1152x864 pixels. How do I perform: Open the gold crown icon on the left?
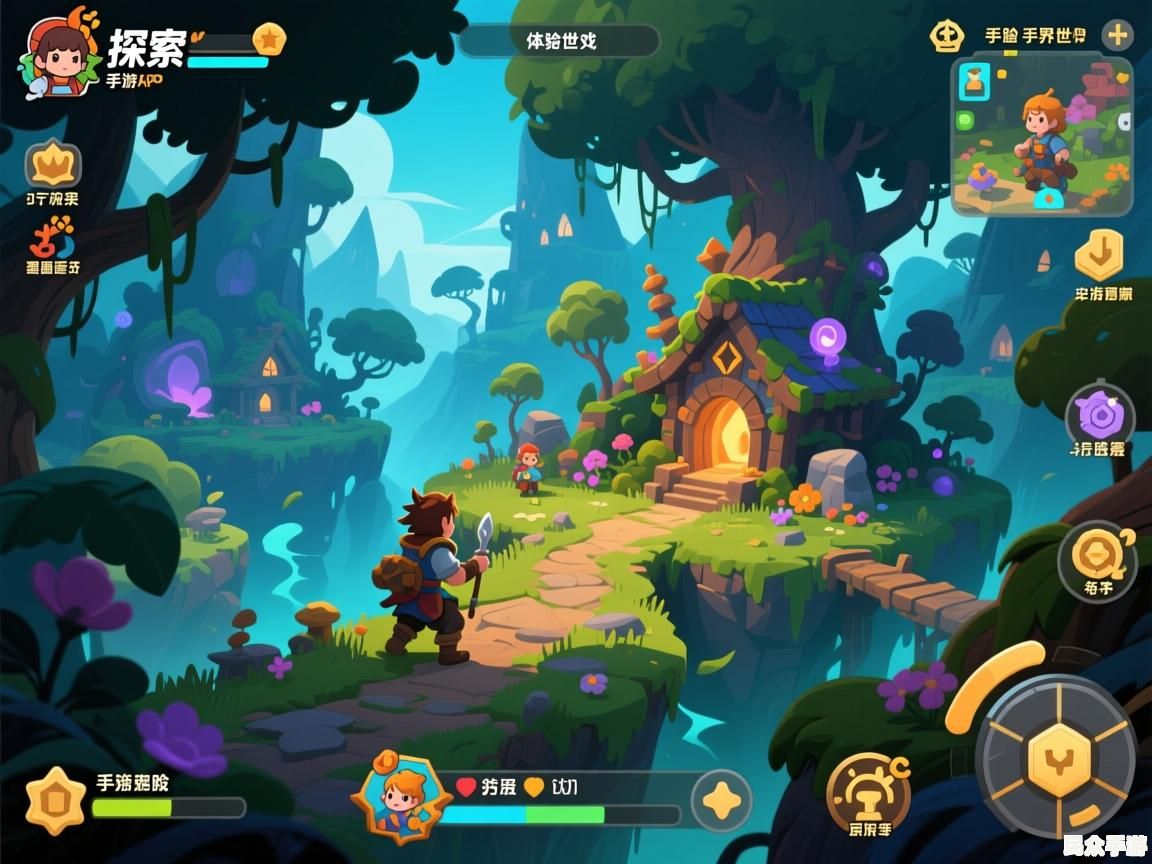click(x=53, y=165)
